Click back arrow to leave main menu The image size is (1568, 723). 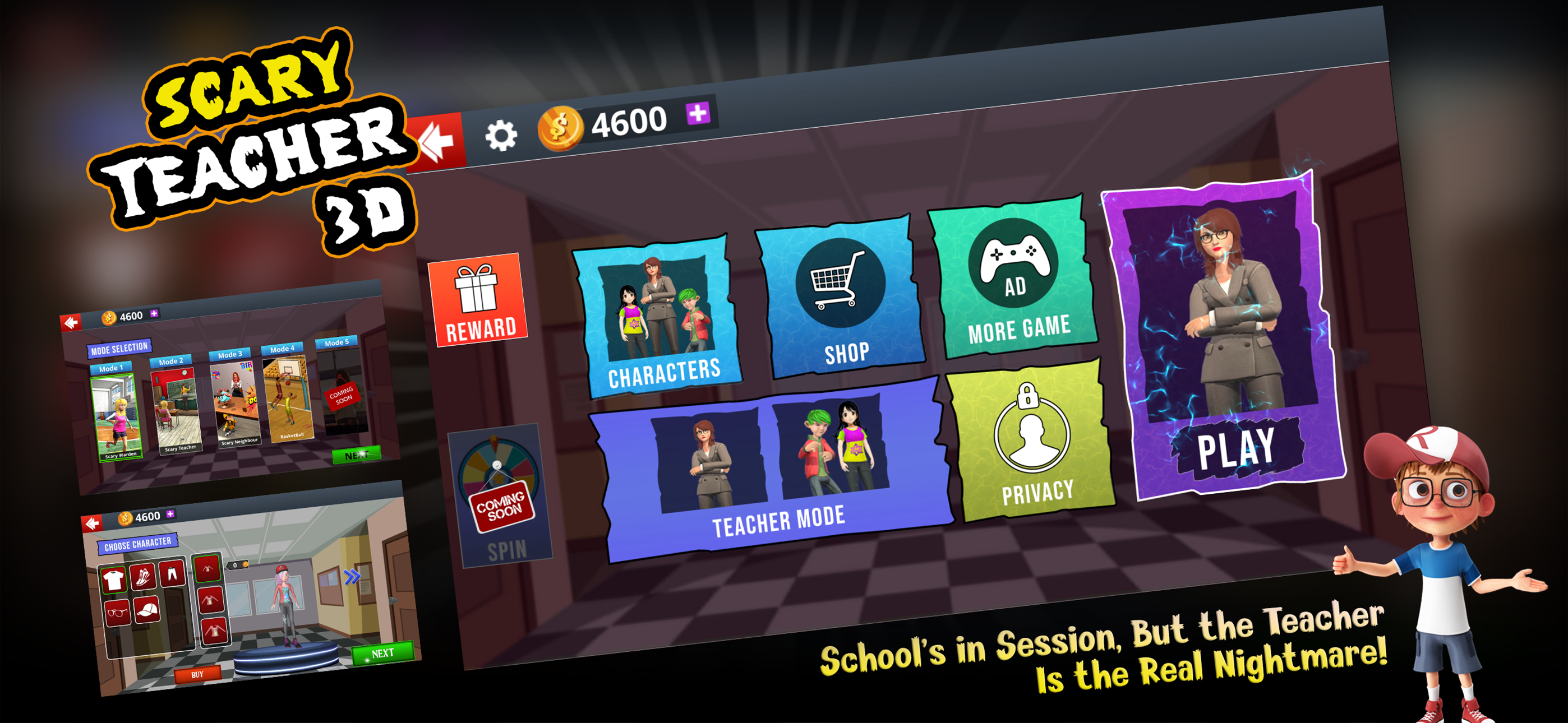click(437, 141)
